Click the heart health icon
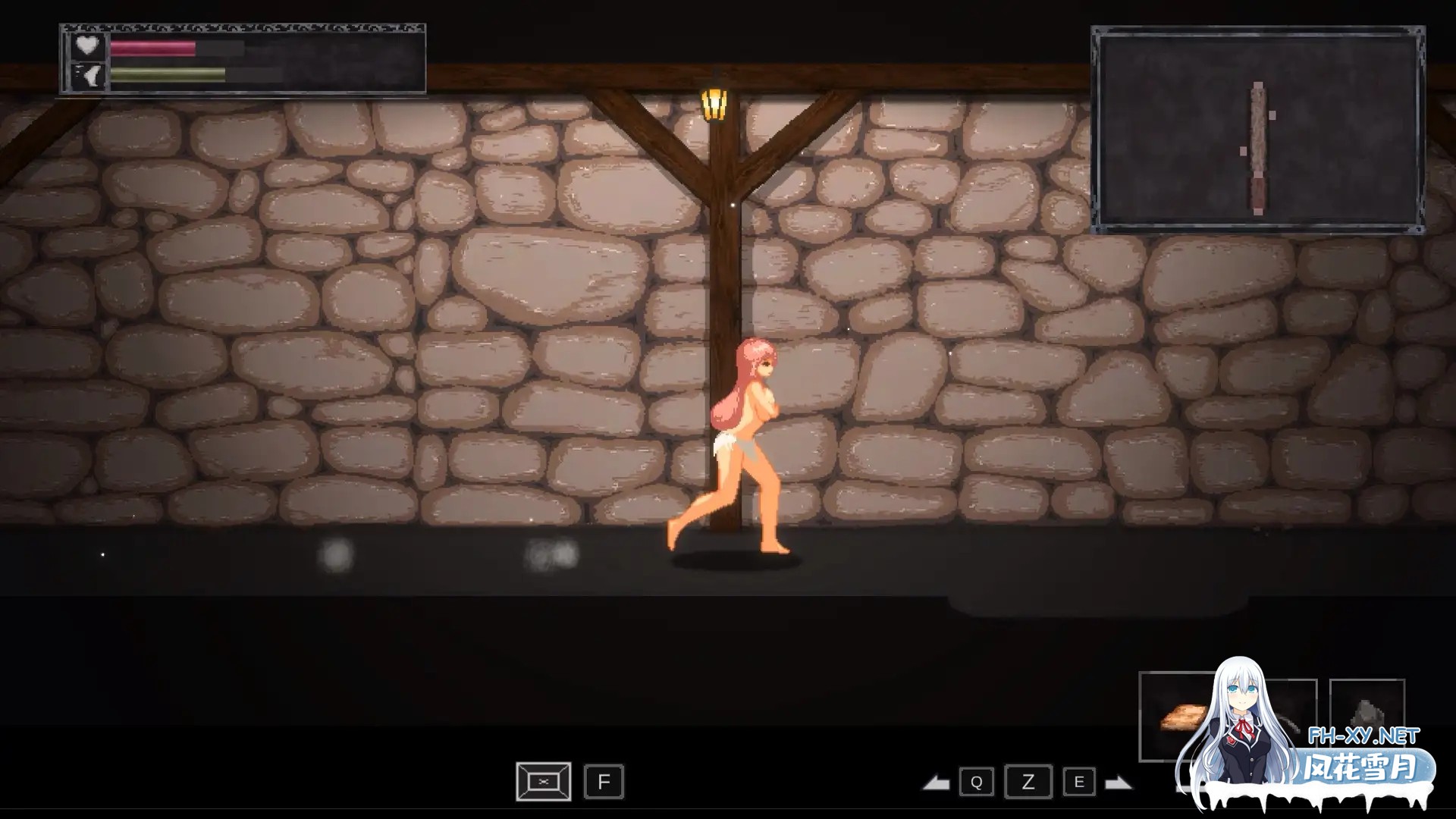 click(x=88, y=45)
